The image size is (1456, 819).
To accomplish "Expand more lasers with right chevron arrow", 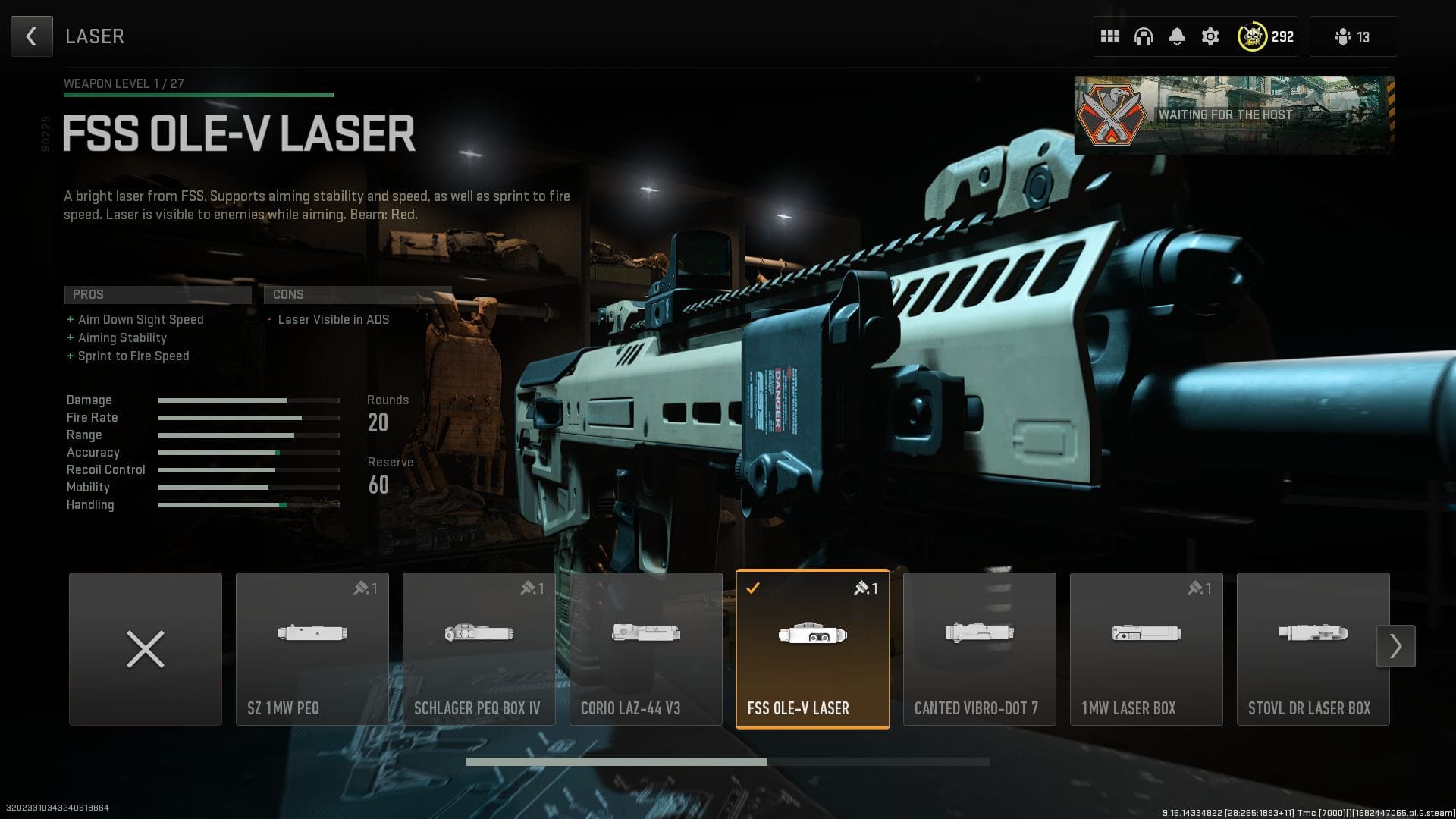I will point(1396,645).
